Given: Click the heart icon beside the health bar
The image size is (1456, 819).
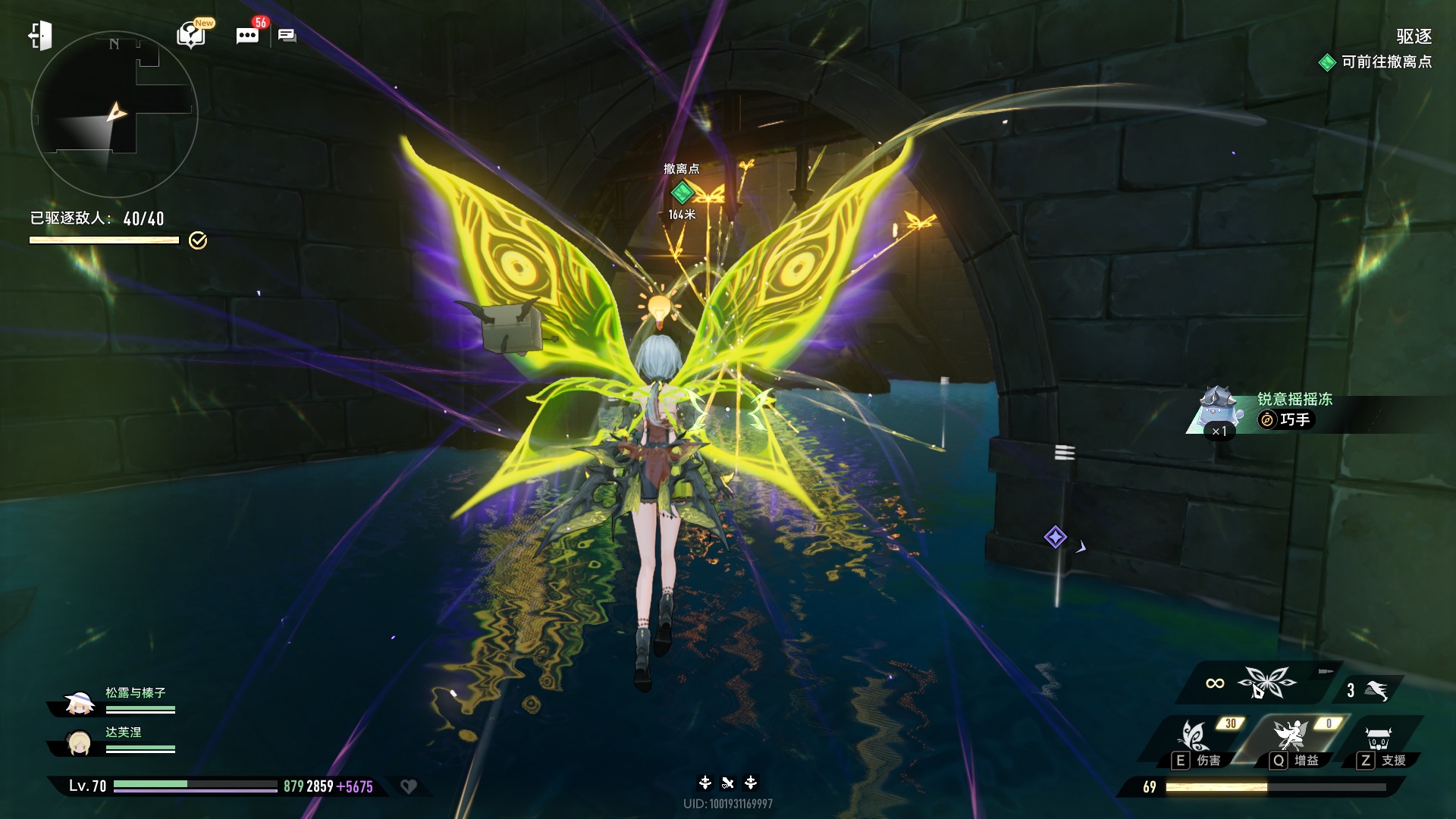Looking at the screenshot, I should tap(409, 786).
